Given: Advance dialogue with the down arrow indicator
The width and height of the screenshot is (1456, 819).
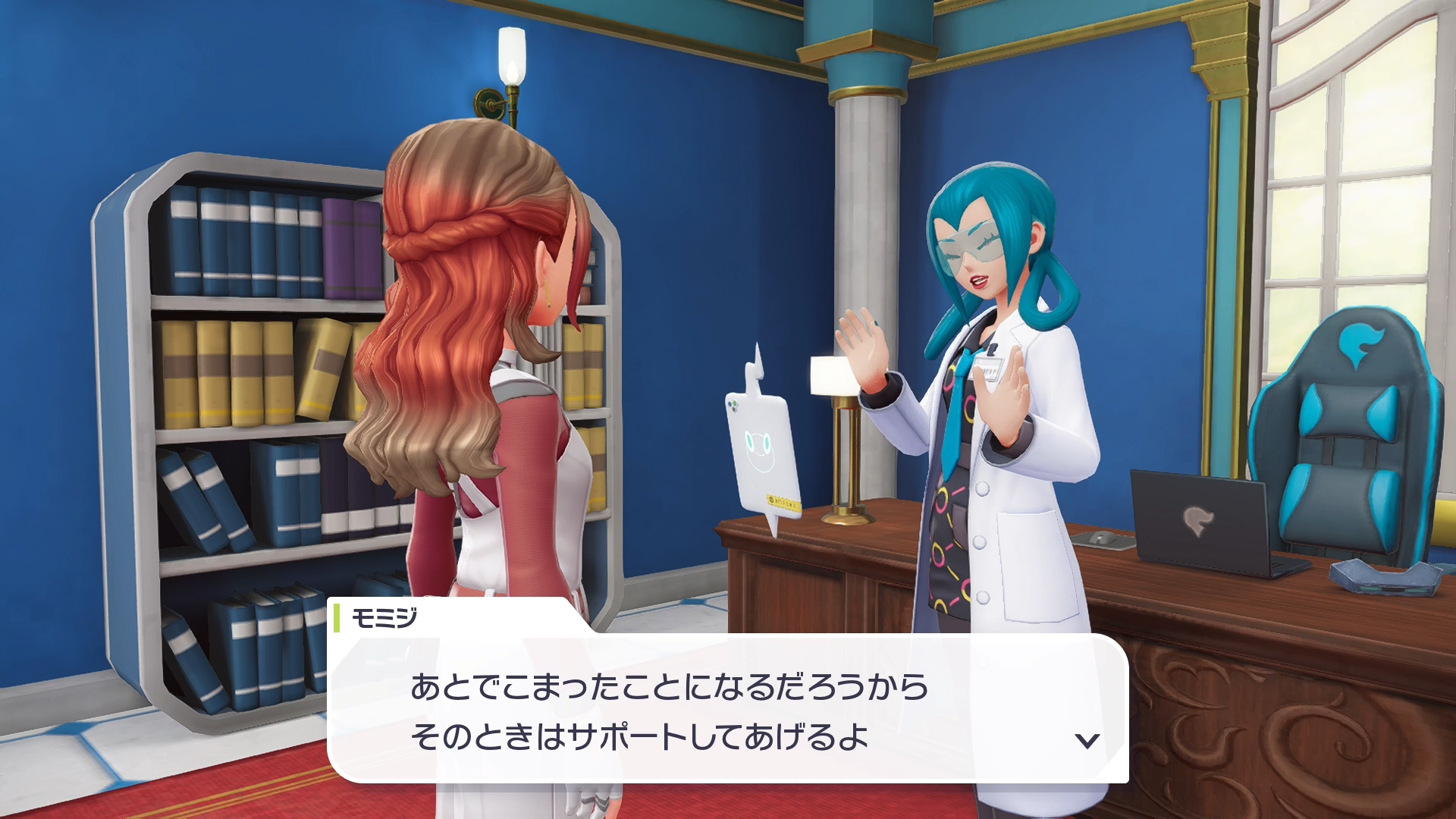Looking at the screenshot, I should pos(1087,741).
